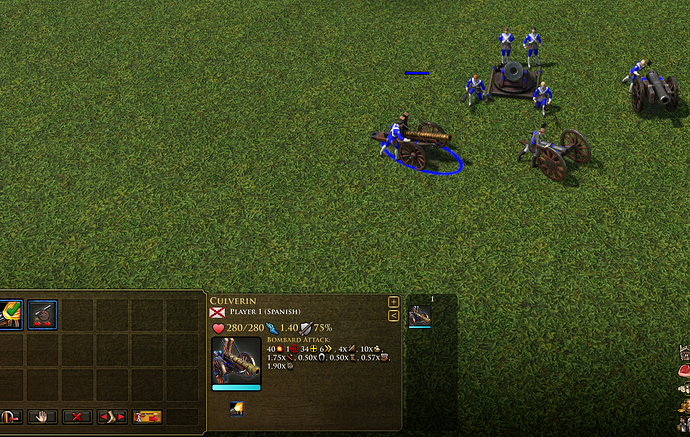Click the stop command hand button
This screenshot has width=690, height=437.
tap(42, 416)
